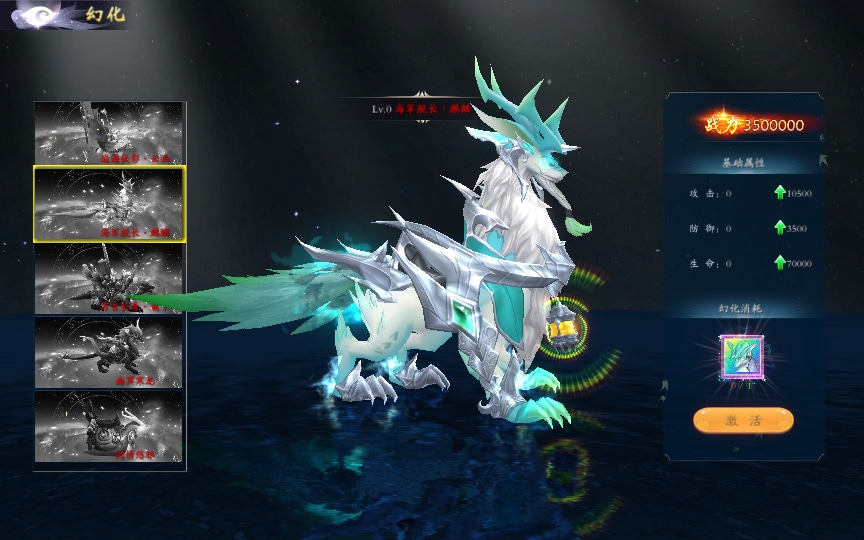Select the 幻化消耗 cost item icon

(x=742, y=358)
